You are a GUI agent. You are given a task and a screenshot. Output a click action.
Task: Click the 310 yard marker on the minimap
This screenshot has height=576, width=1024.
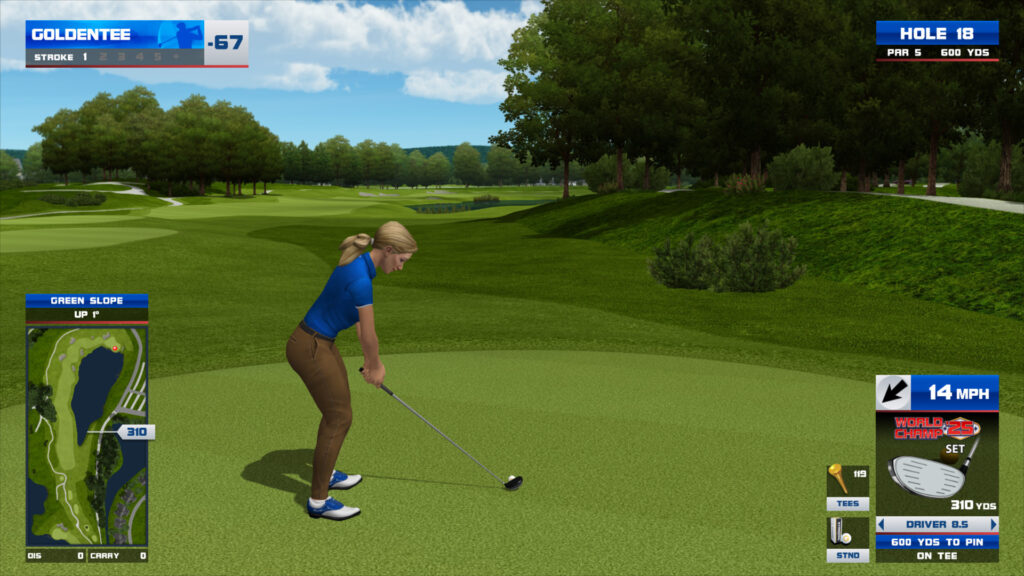(135, 432)
